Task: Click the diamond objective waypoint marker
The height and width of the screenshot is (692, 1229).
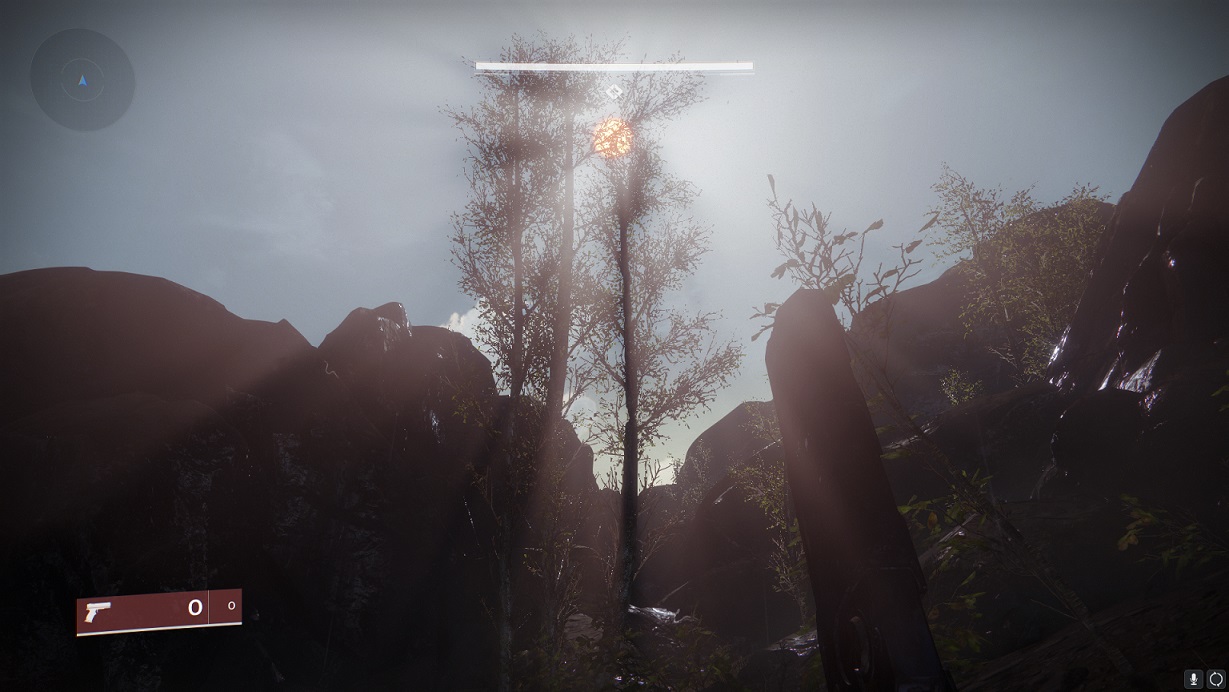Action: pos(614,92)
